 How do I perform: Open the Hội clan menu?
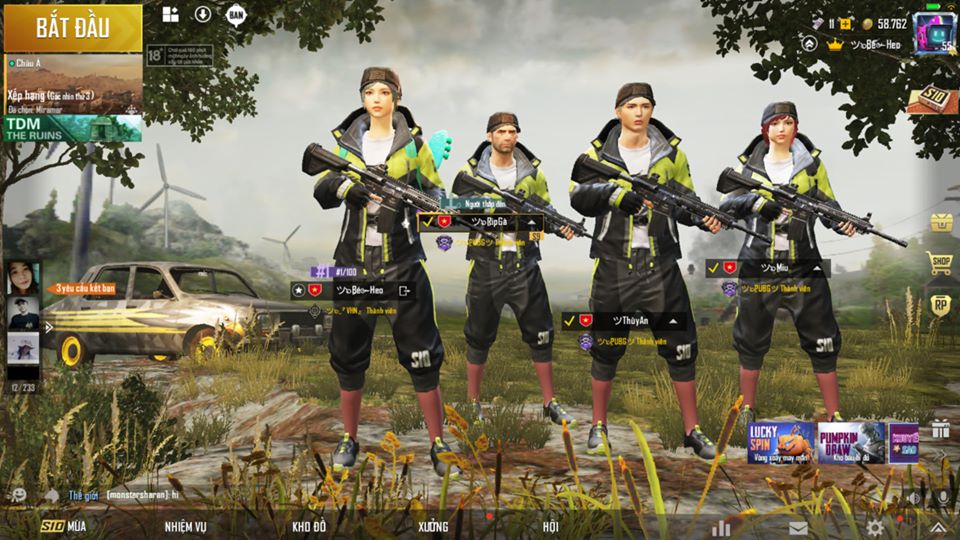[551, 526]
